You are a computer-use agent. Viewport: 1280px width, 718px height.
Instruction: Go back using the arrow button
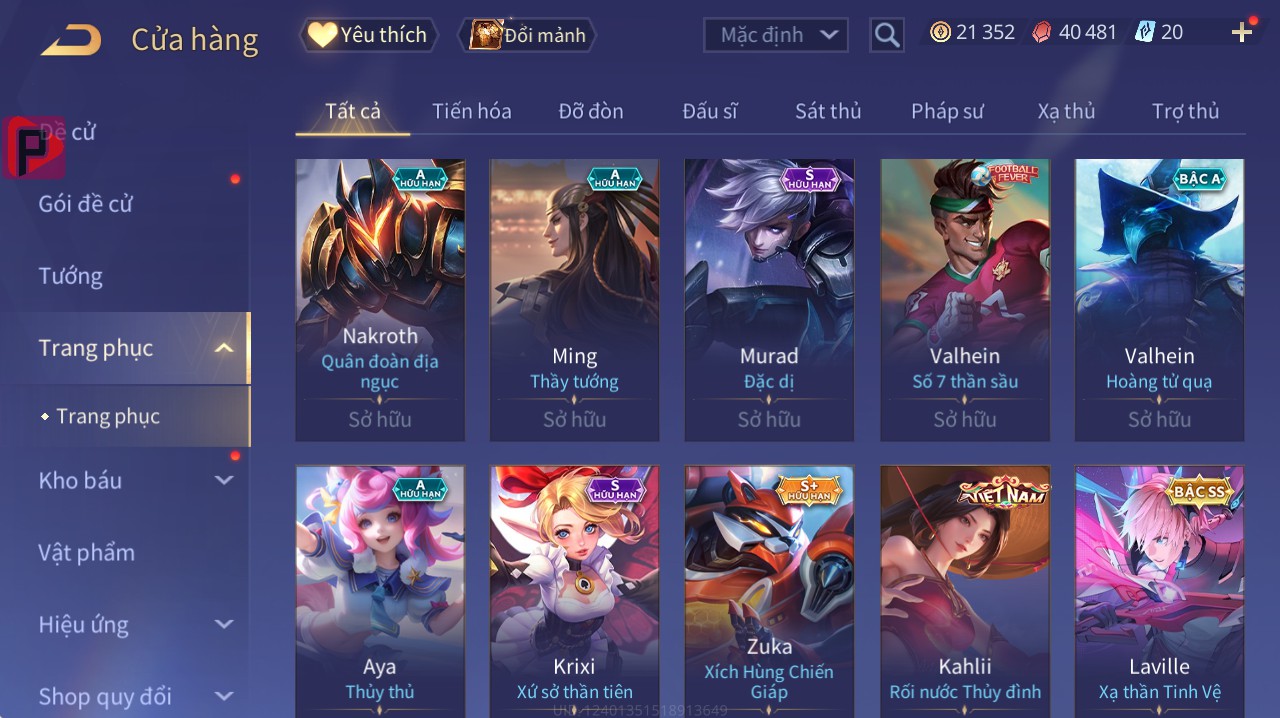click(71, 40)
